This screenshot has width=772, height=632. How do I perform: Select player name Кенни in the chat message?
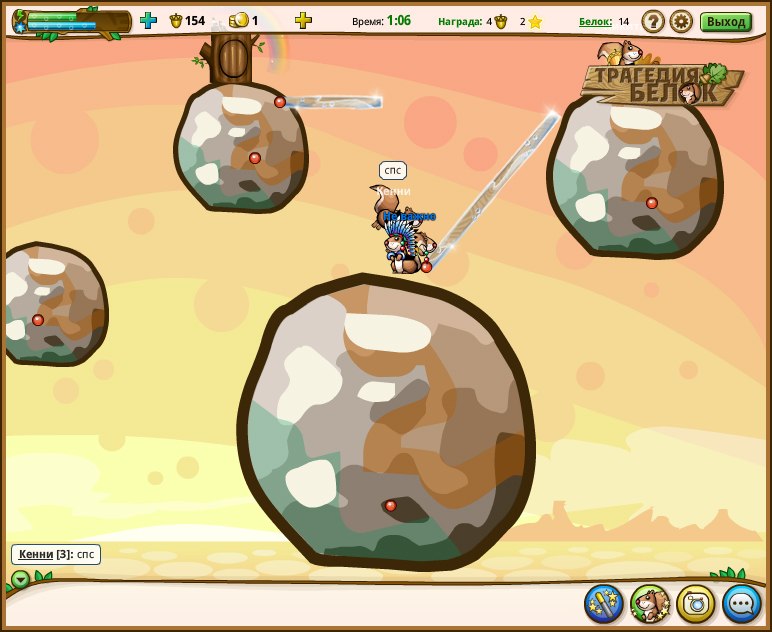[x=36, y=554]
